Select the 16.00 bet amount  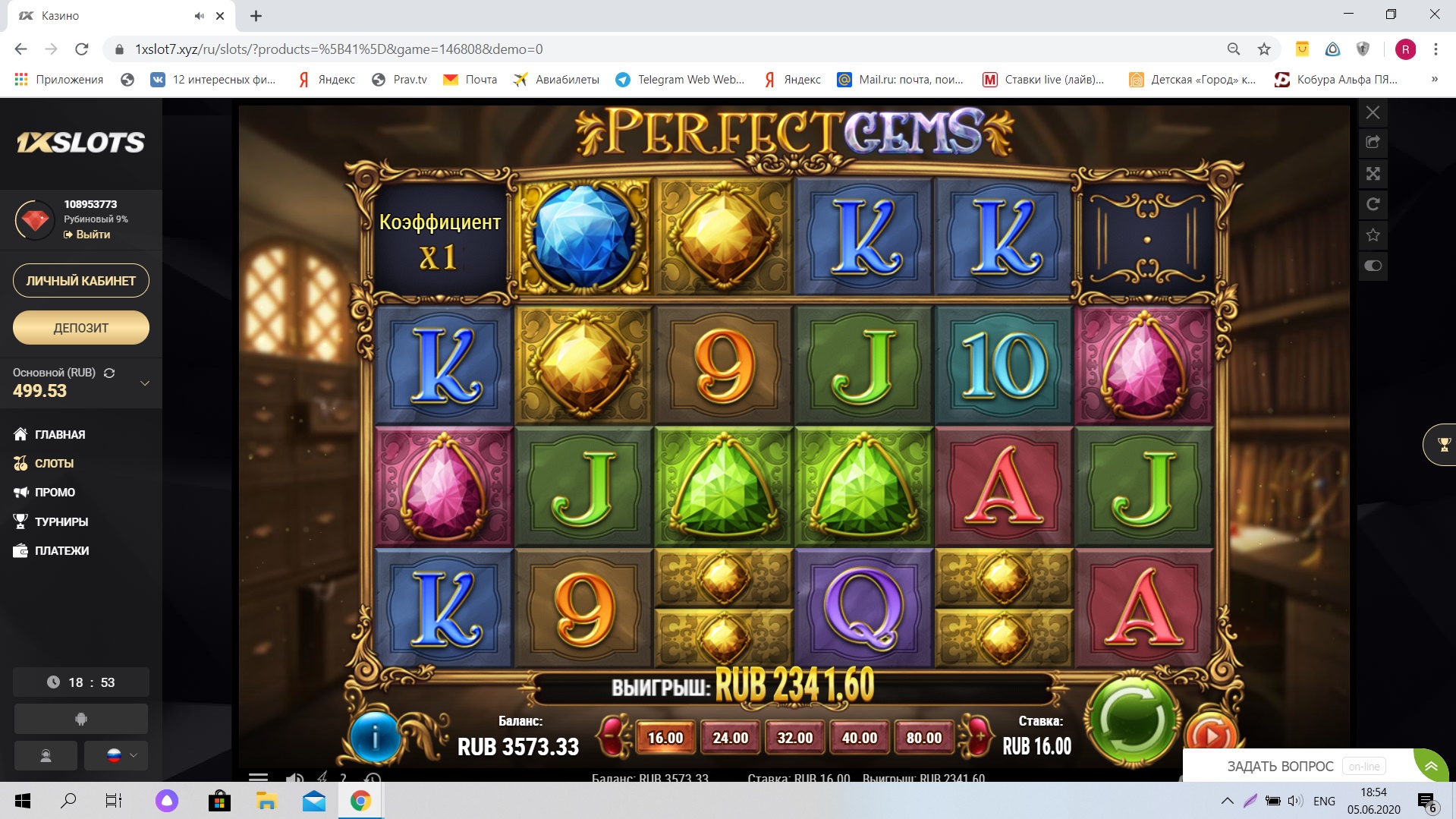665,738
